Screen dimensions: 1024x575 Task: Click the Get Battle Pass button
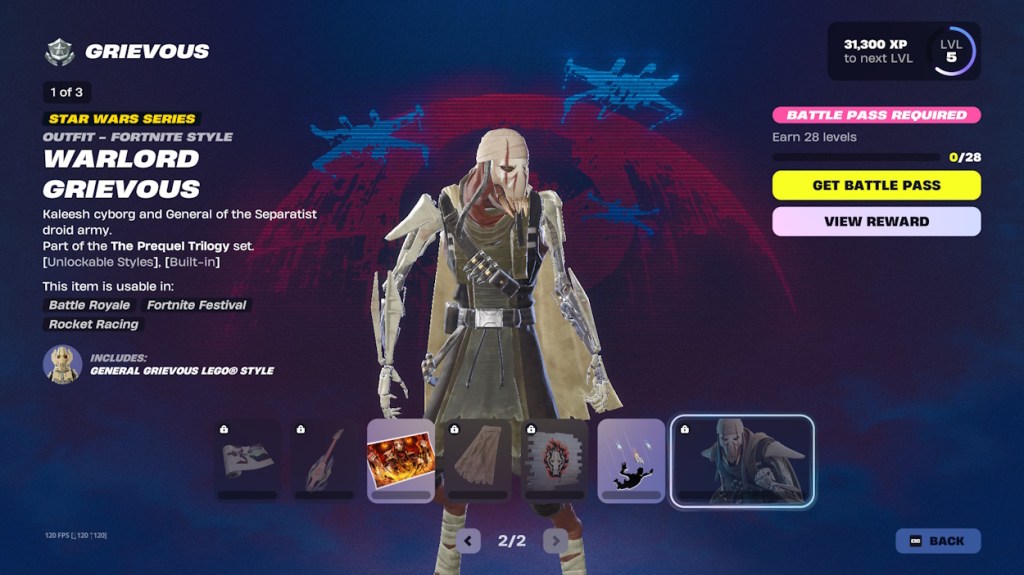(x=876, y=185)
